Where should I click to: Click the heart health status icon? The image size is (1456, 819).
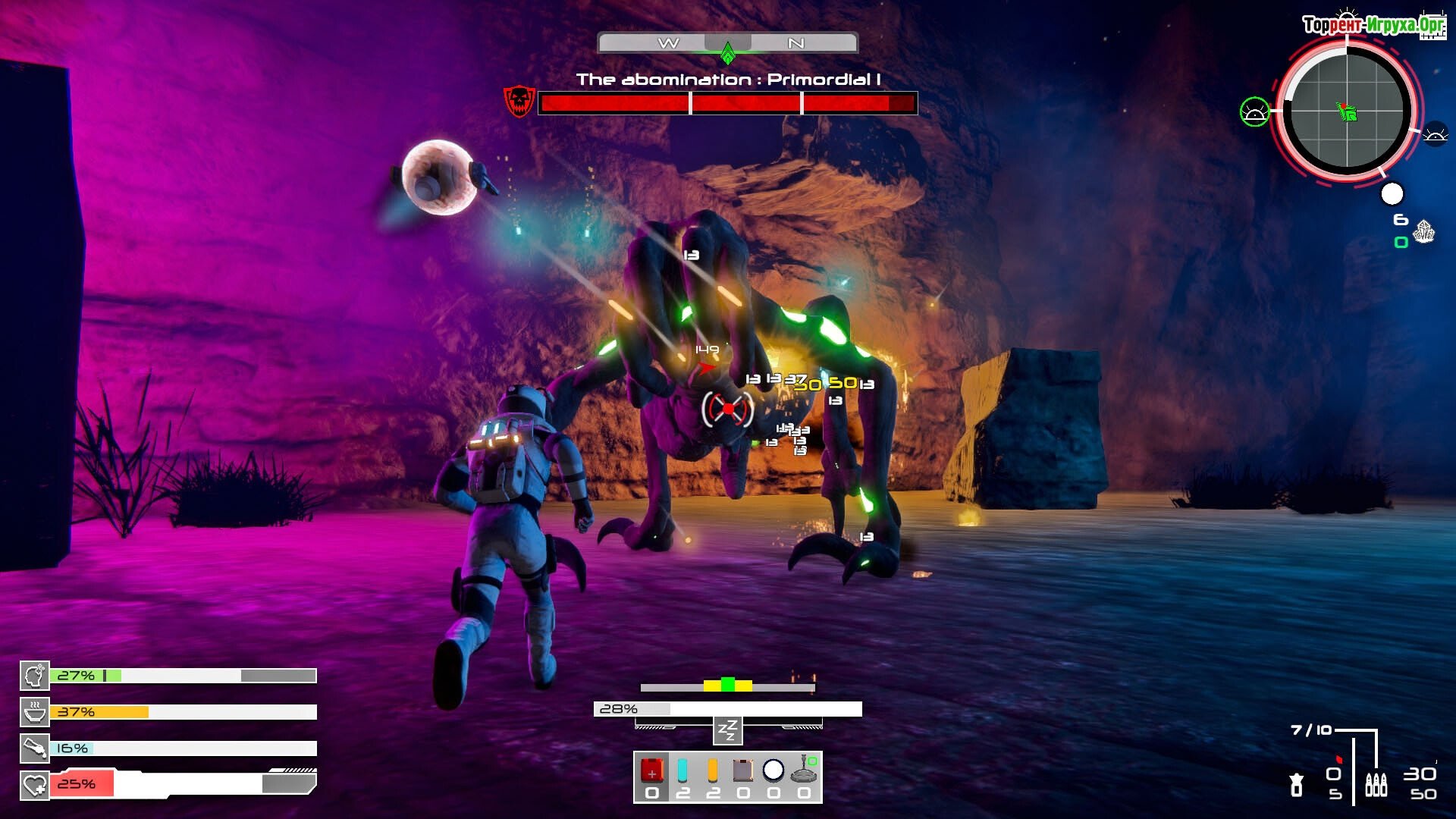pyautogui.click(x=35, y=785)
